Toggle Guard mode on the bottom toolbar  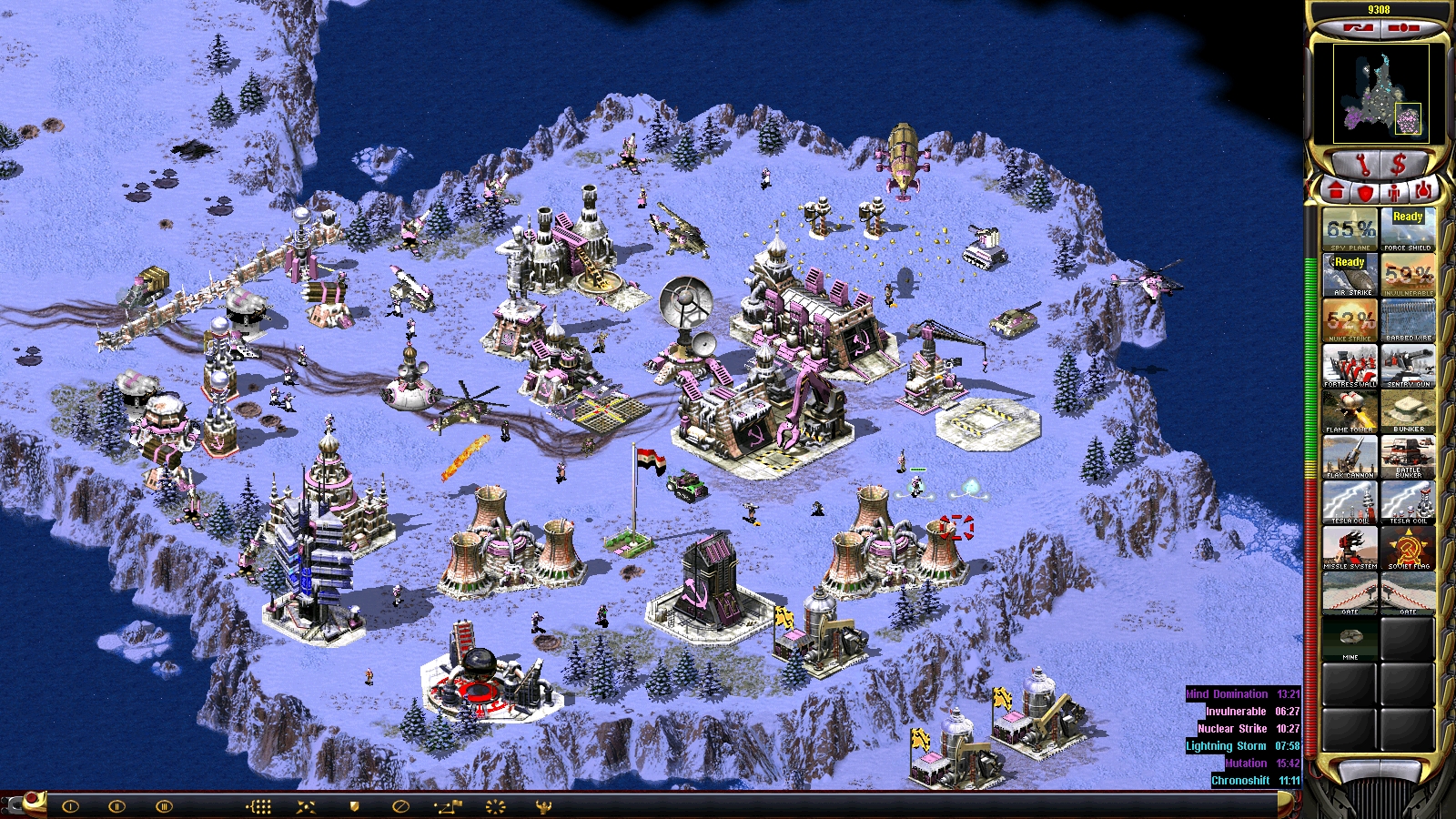[353, 804]
